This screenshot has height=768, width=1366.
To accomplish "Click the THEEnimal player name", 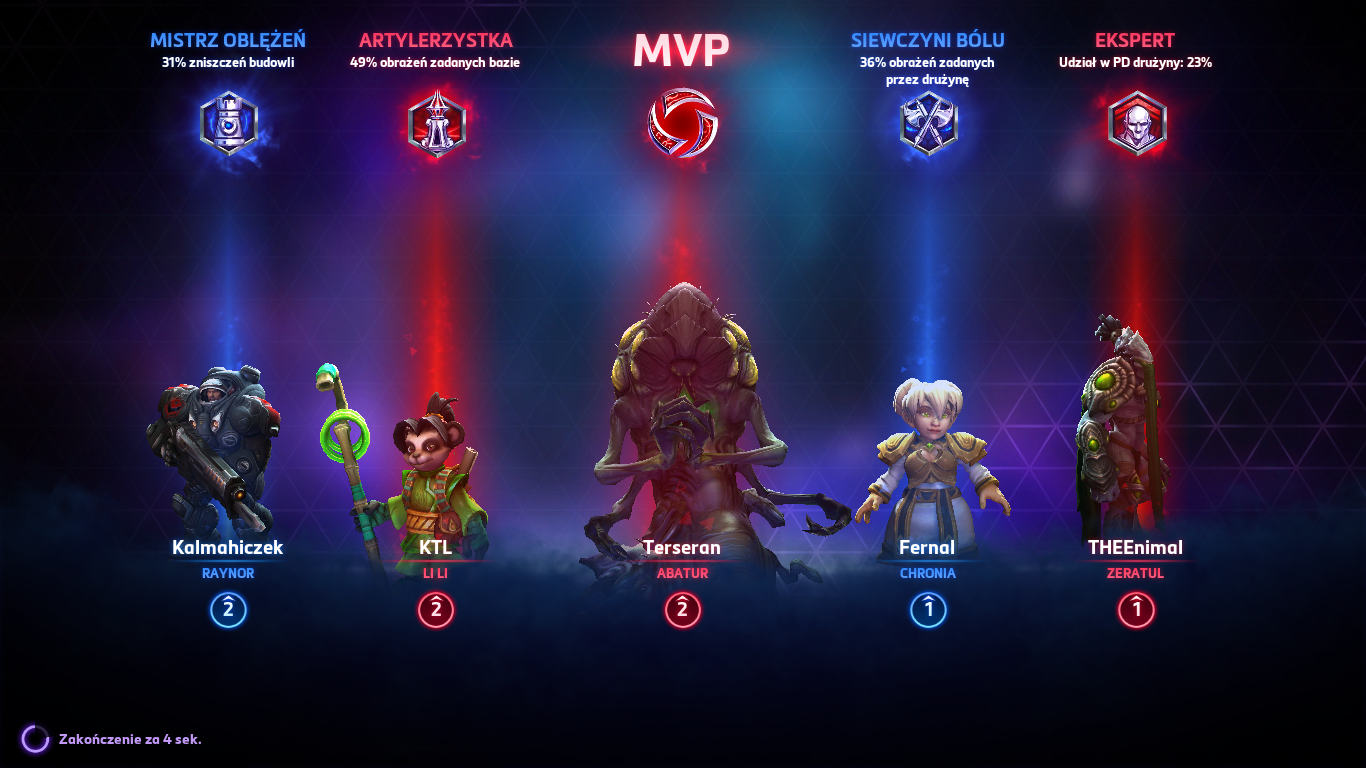I will coord(1136,548).
